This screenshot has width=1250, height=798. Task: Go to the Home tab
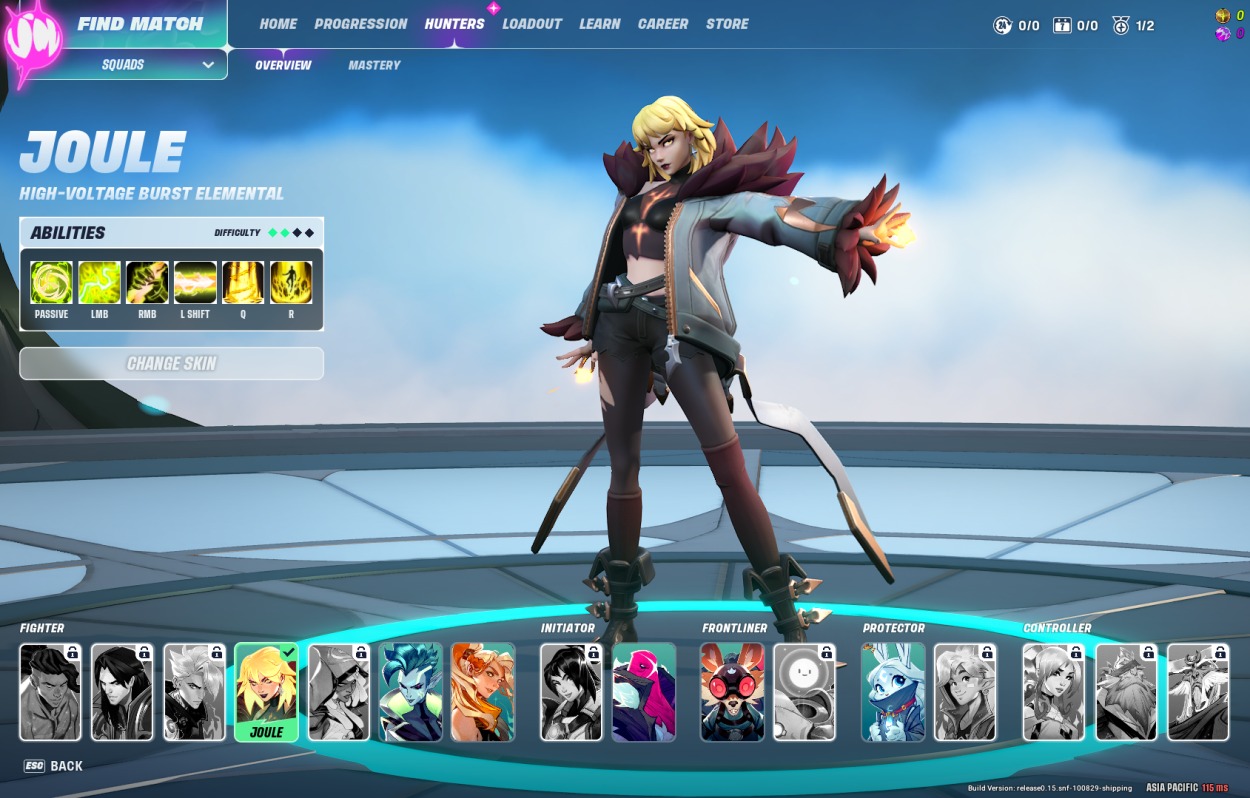click(278, 24)
